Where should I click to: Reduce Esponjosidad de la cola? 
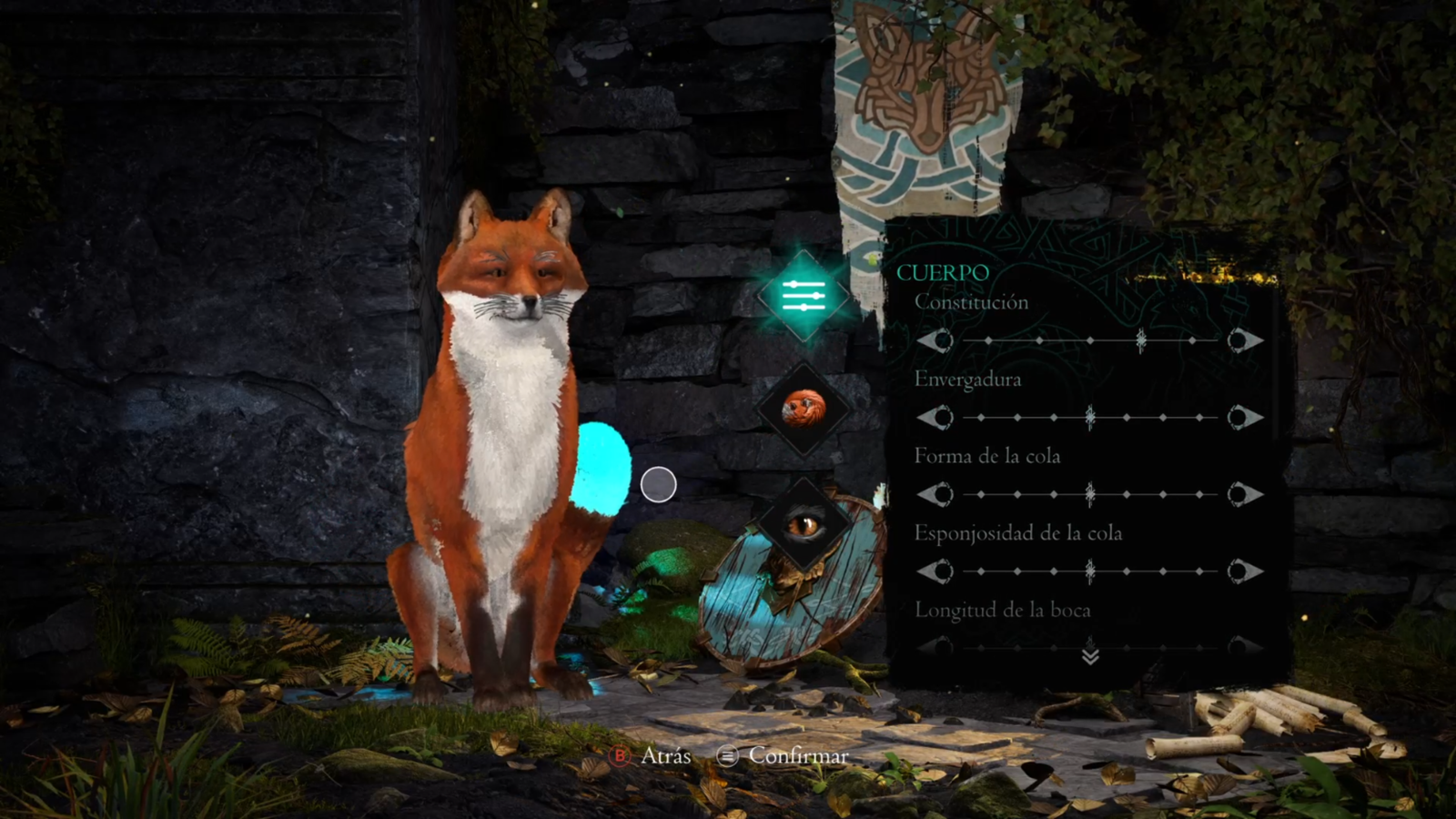coord(935,571)
